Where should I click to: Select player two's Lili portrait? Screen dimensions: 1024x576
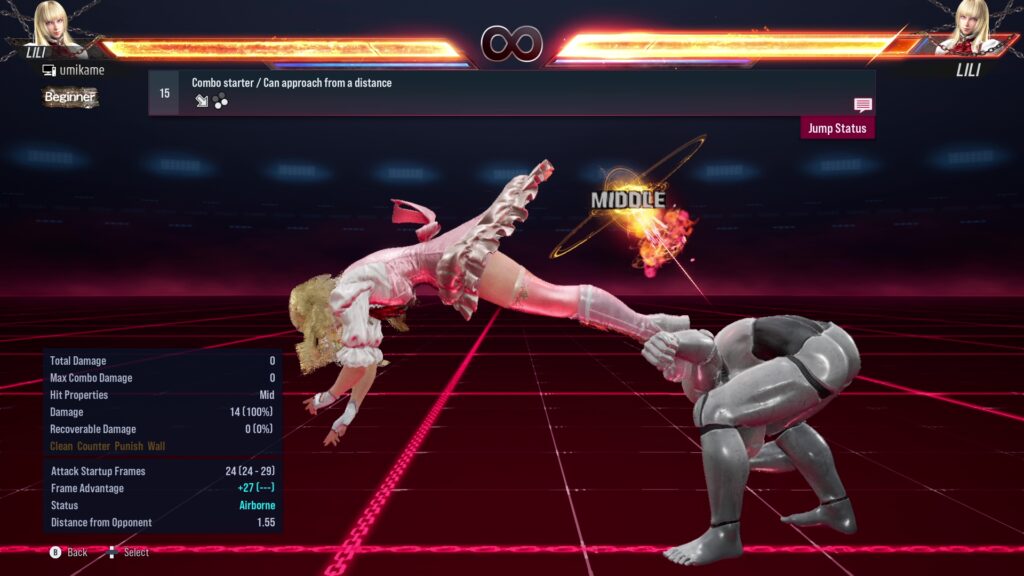[x=969, y=26]
